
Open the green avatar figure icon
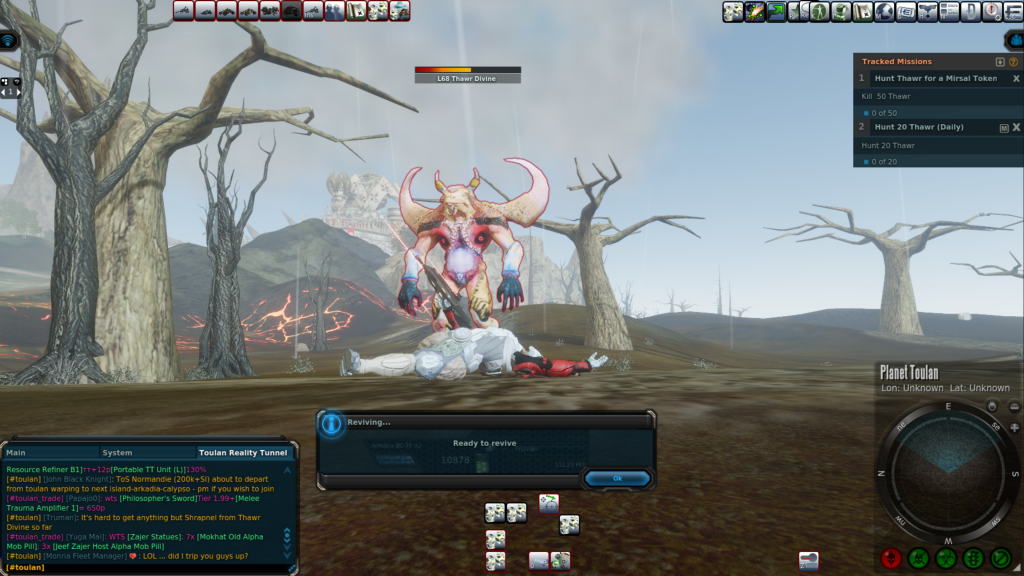(x=819, y=11)
